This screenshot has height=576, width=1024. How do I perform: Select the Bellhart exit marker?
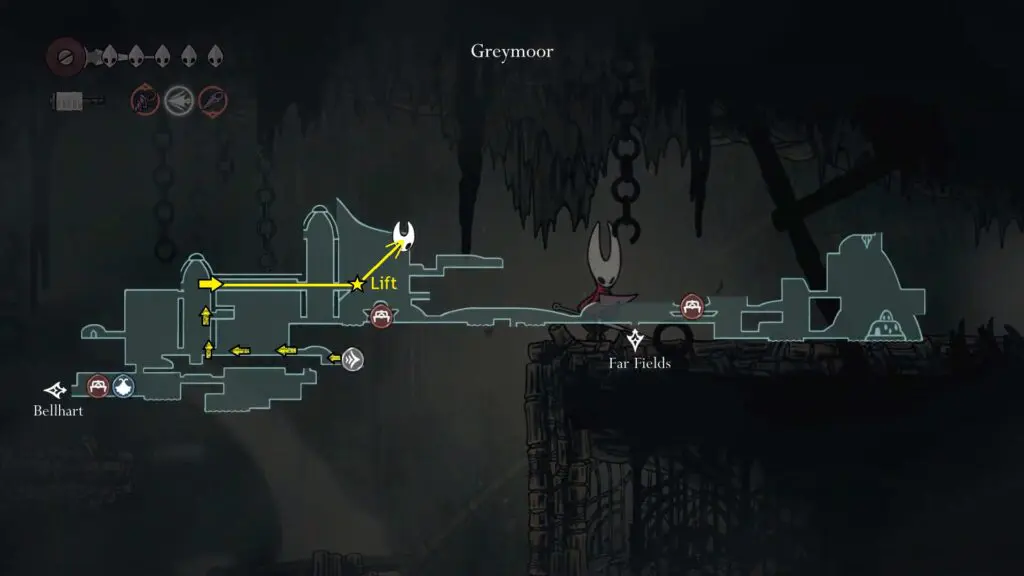(x=55, y=389)
